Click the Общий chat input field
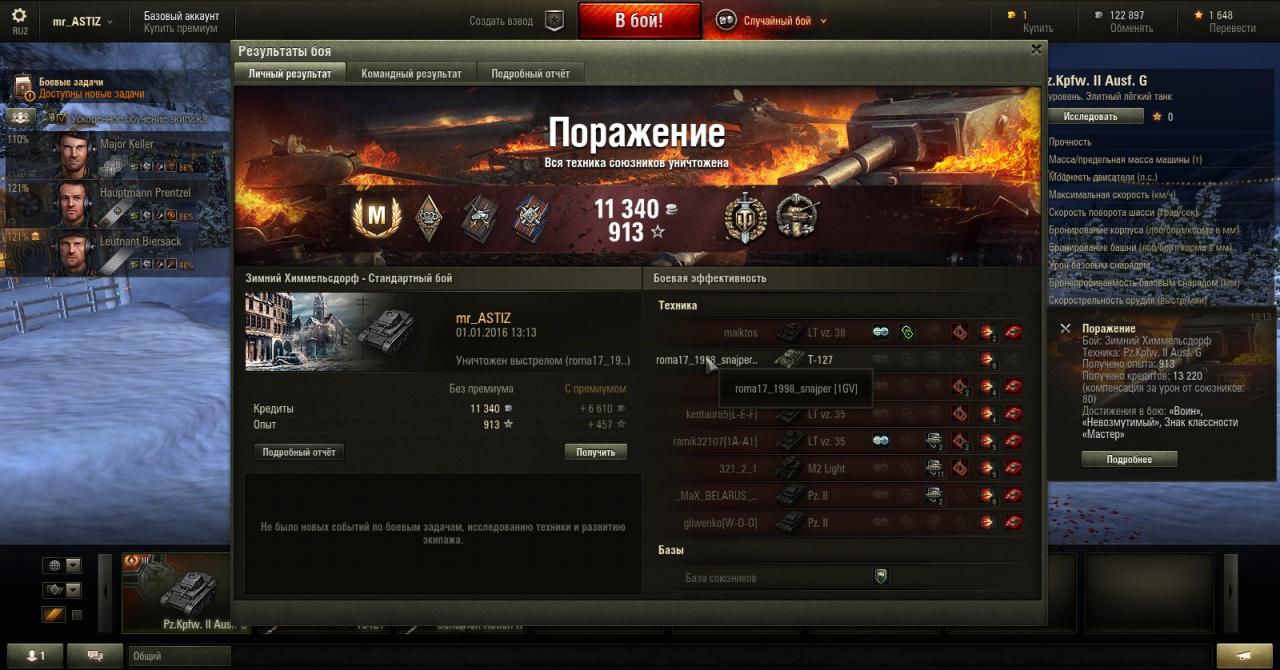 [x=180, y=656]
